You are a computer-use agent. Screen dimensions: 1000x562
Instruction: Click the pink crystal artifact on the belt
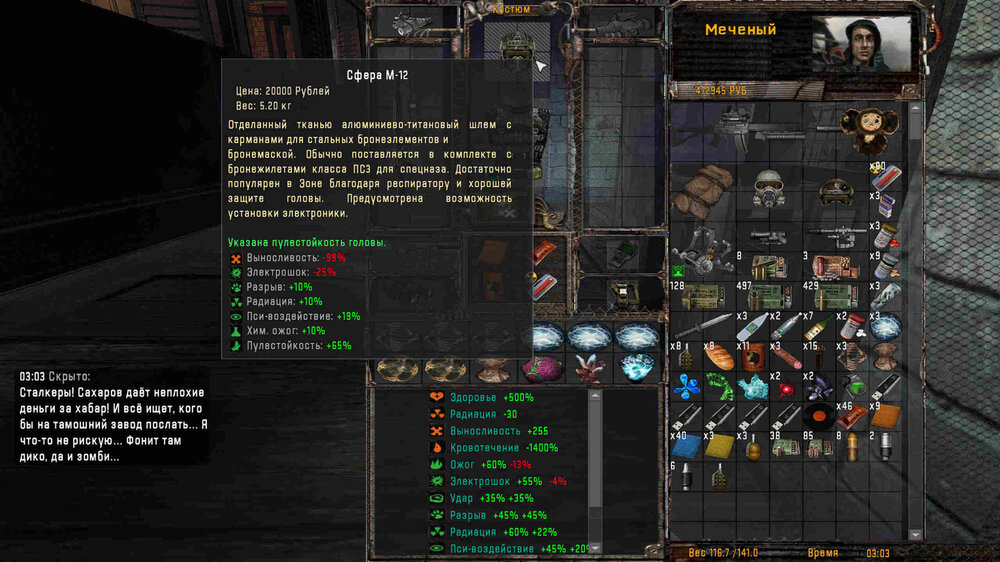[589, 368]
